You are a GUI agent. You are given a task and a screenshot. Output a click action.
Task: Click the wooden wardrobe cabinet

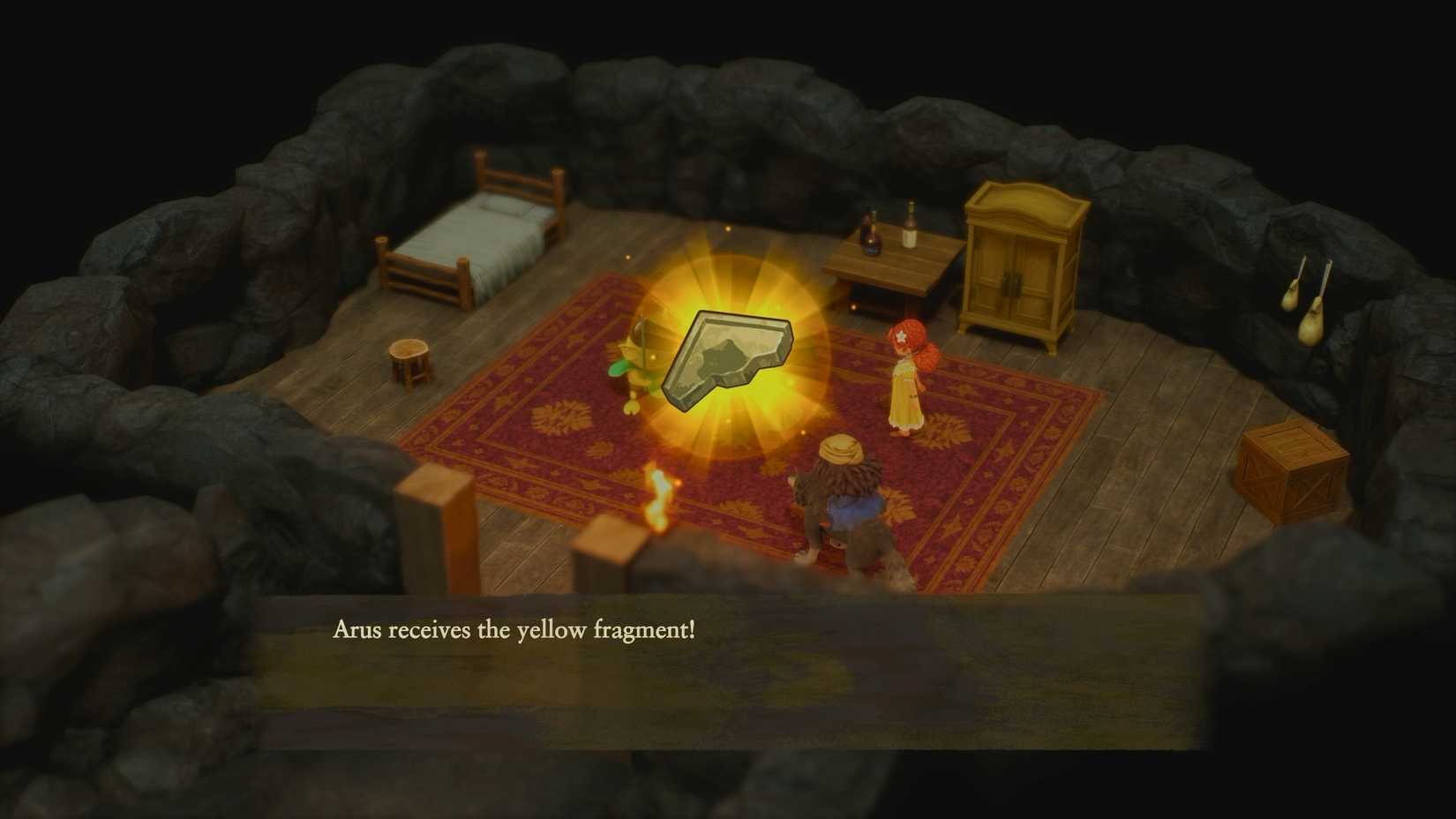1024,256
